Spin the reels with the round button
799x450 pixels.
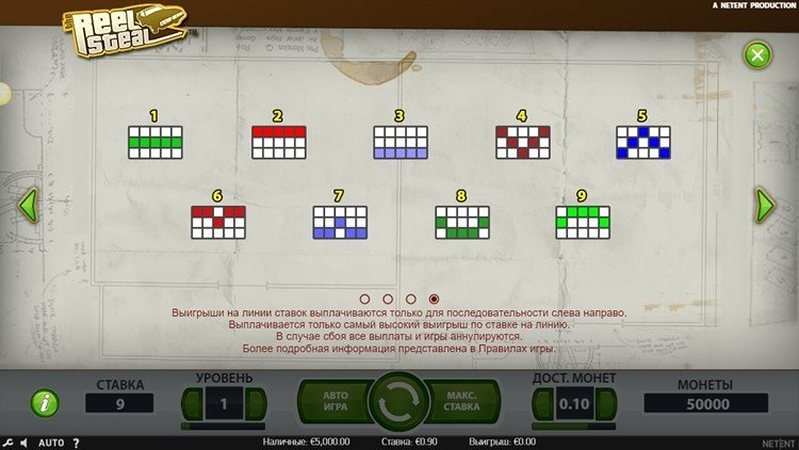399,402
